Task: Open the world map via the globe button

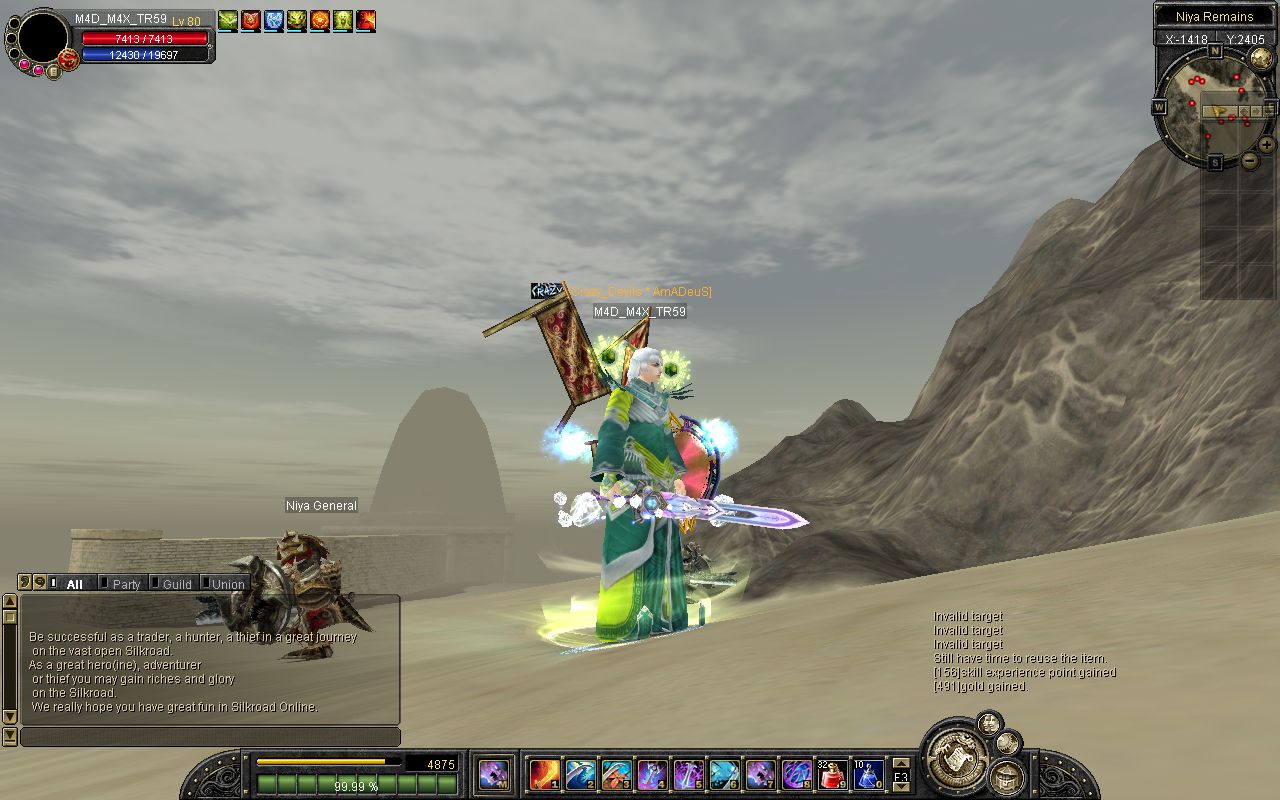Action: pos(1261,57)
